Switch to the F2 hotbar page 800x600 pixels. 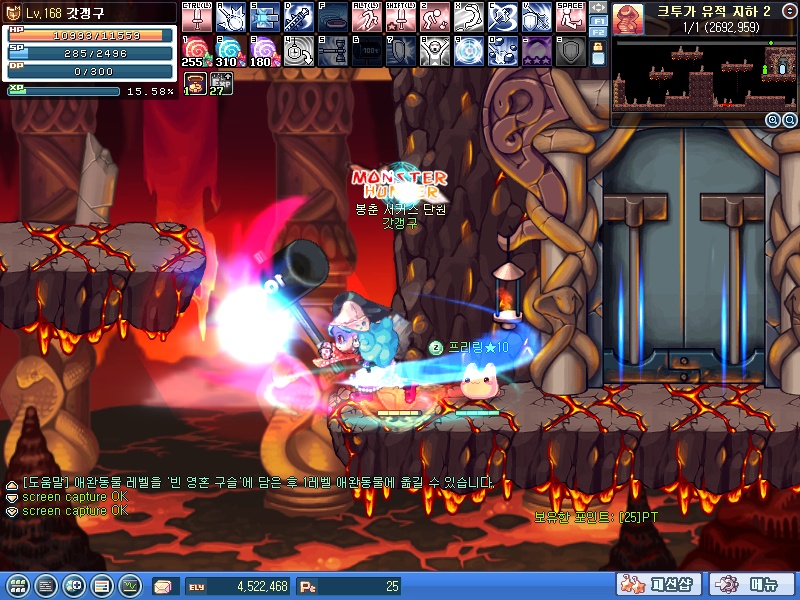pos(598,32)
